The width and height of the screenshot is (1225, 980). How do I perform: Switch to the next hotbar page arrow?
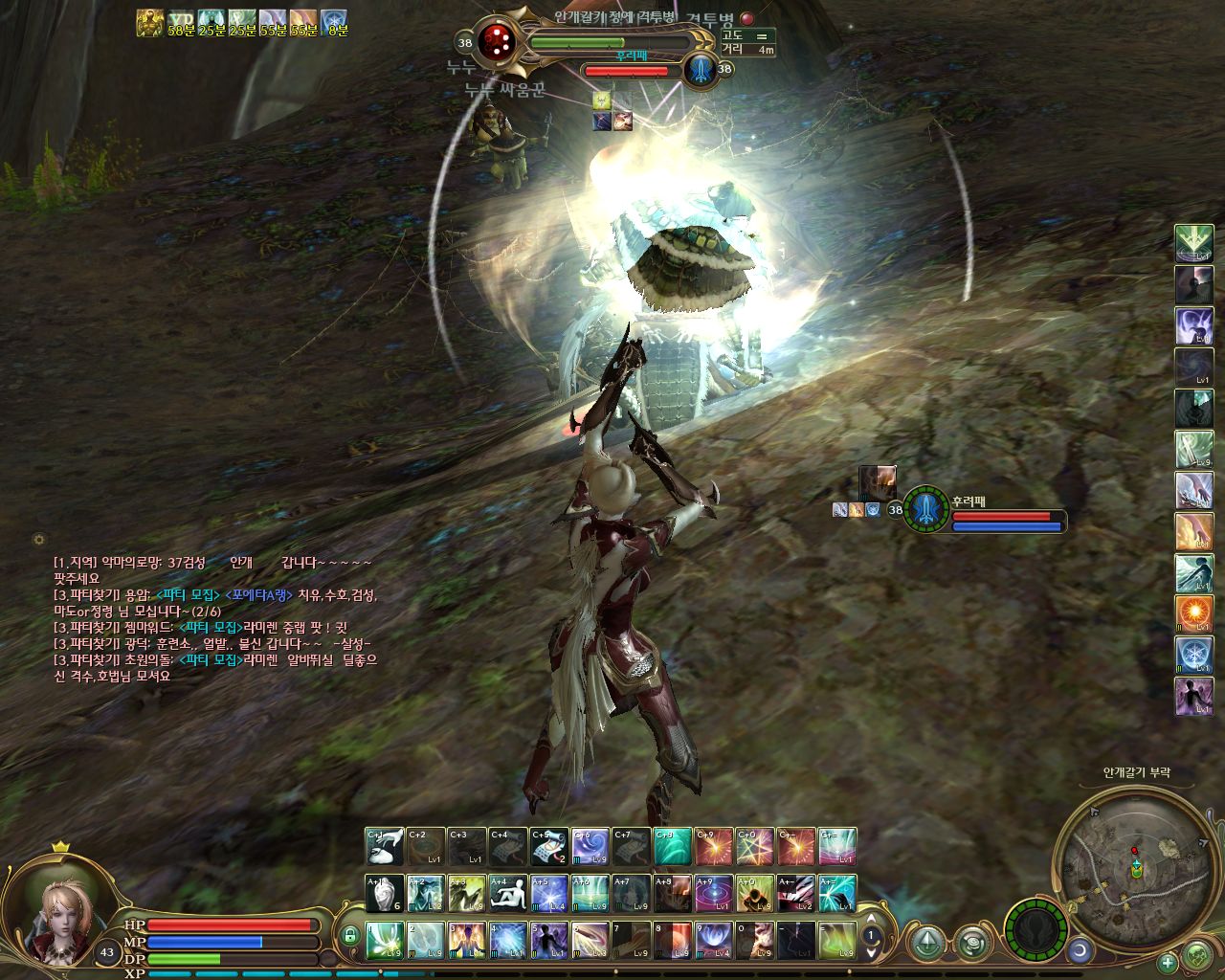871,952
